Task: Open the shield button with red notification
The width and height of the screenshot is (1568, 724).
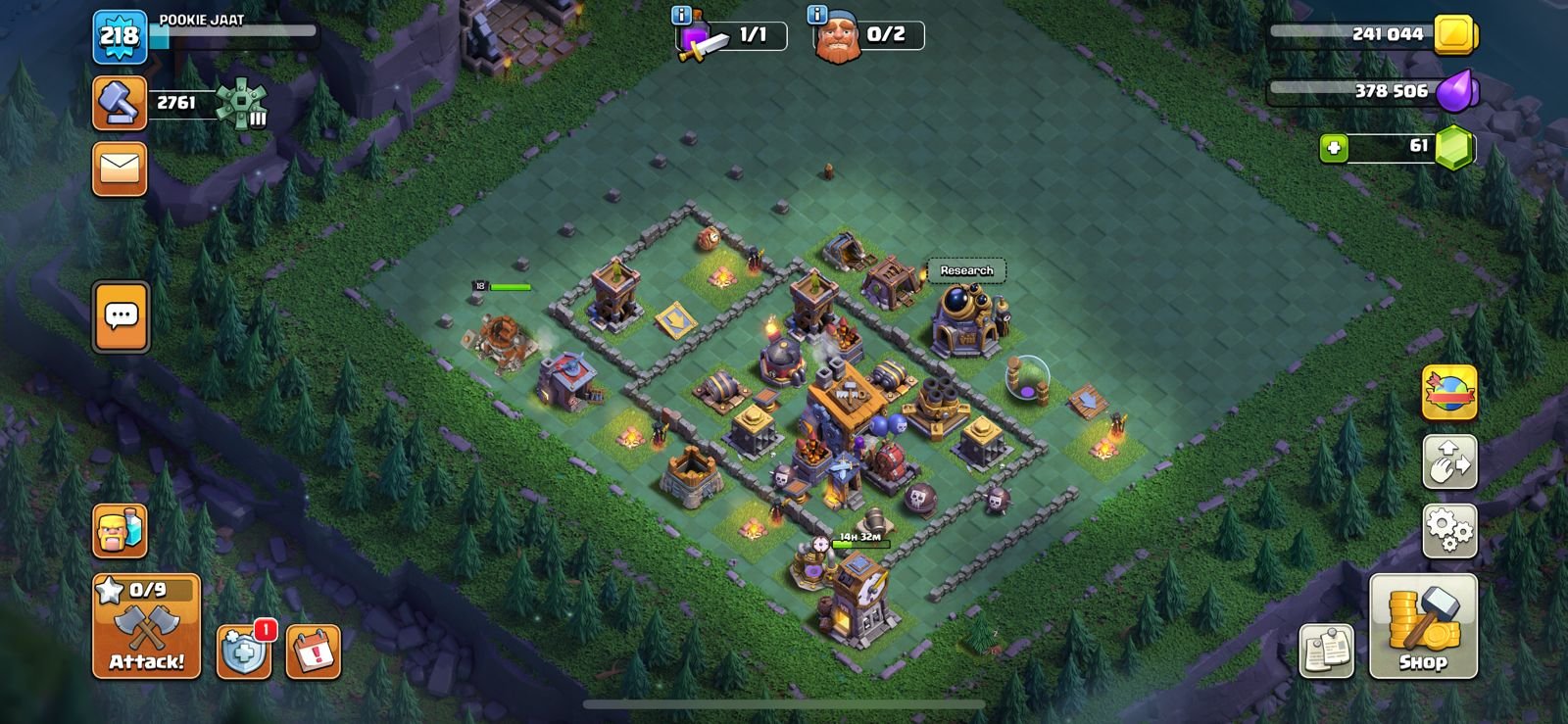Action: click(x=242, y=651)
